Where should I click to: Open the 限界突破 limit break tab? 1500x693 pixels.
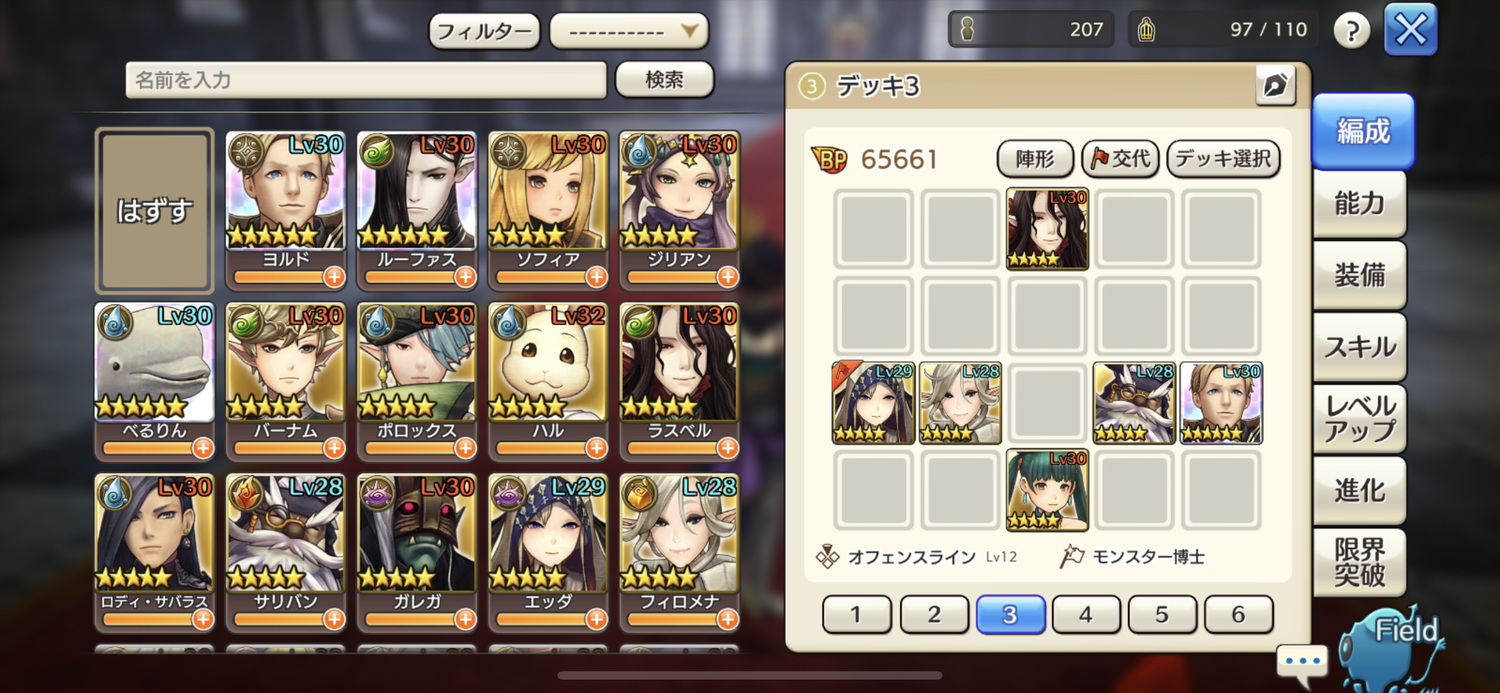[1359, 562]
